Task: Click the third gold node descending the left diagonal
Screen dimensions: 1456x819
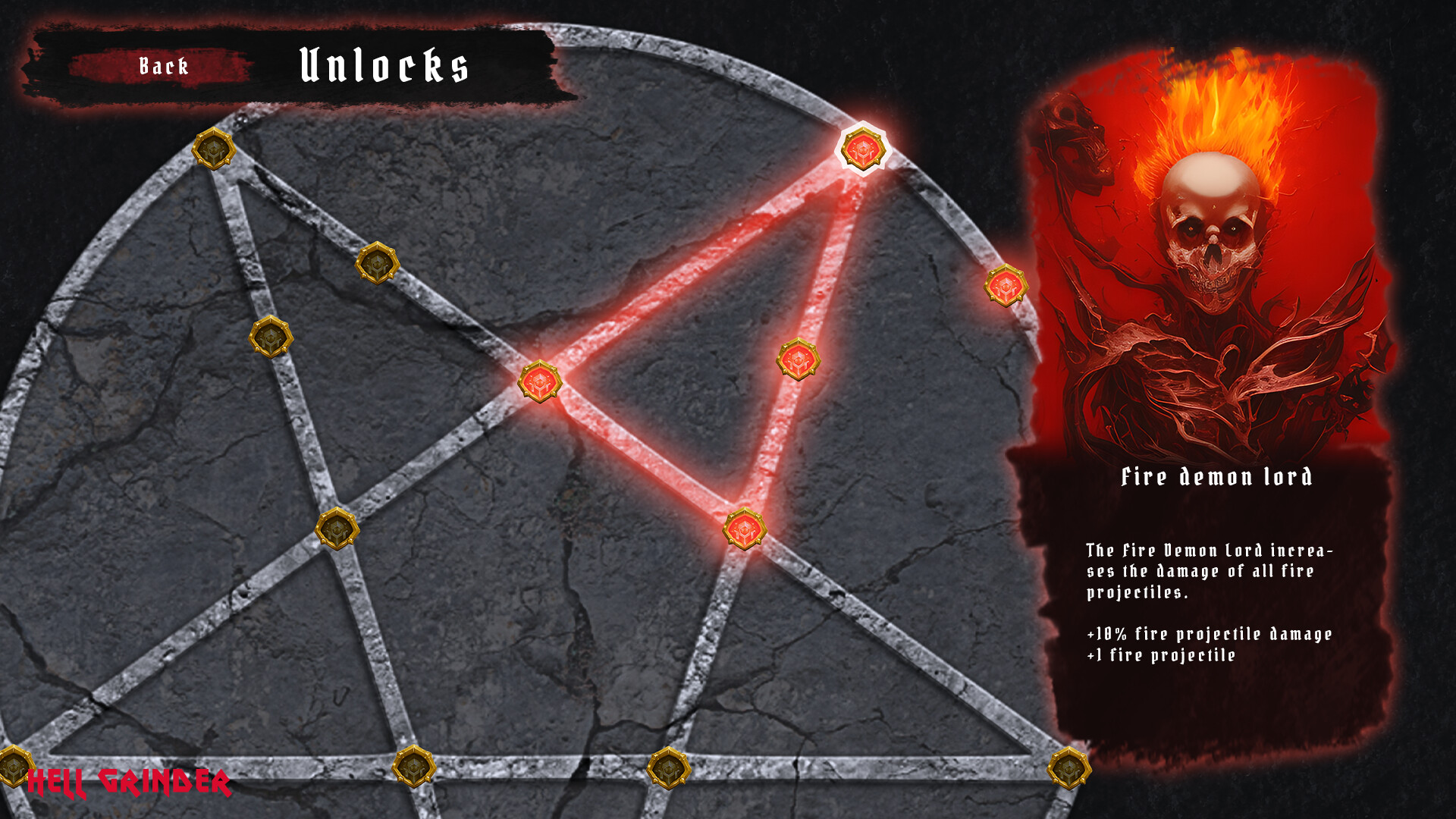Action: [270, 338]
